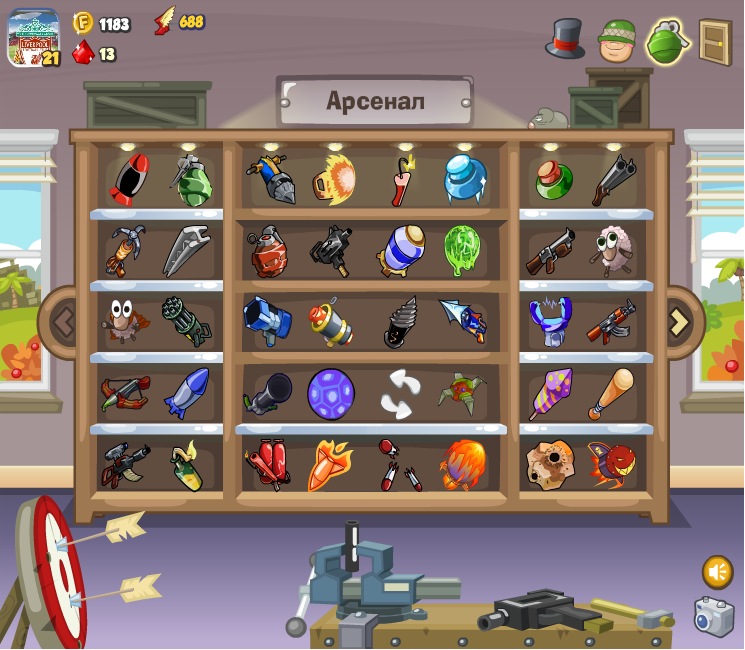Screen dimensions: 745x650
Task: Select the green grenade arsenal tab icon
Action: pyautogui.click(x=667, y=41)
